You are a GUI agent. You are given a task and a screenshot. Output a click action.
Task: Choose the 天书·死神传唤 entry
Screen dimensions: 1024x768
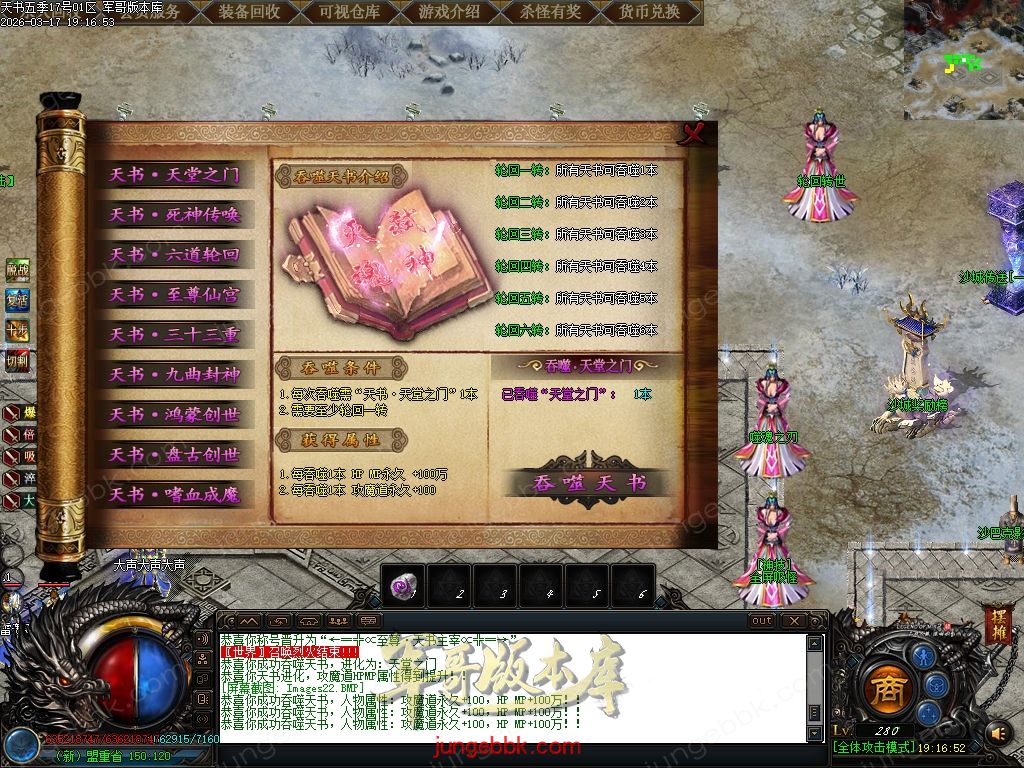coord(174,215)
